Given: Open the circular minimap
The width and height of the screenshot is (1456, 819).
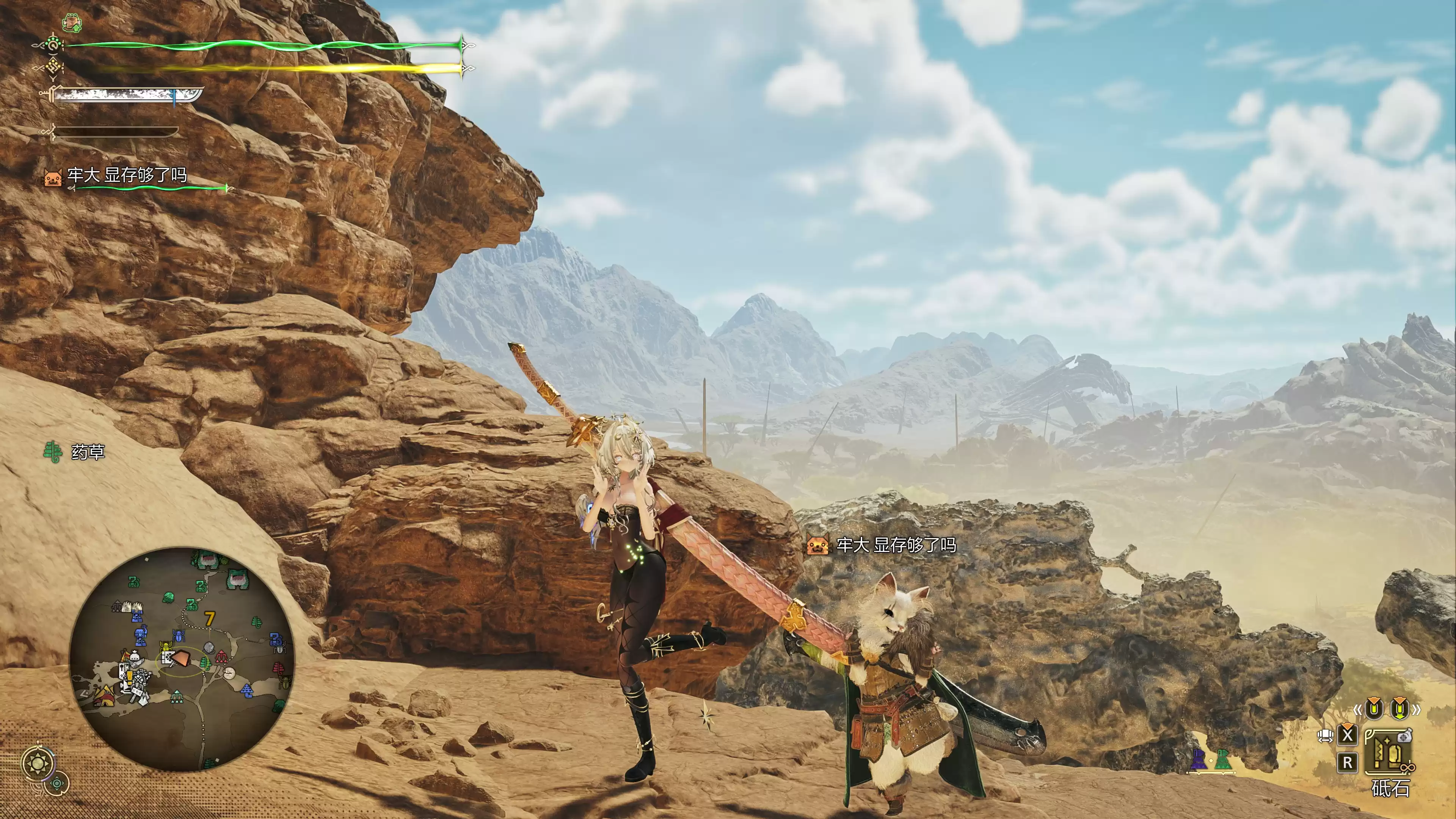Looking at the screenshot, I should click(182, 659).
